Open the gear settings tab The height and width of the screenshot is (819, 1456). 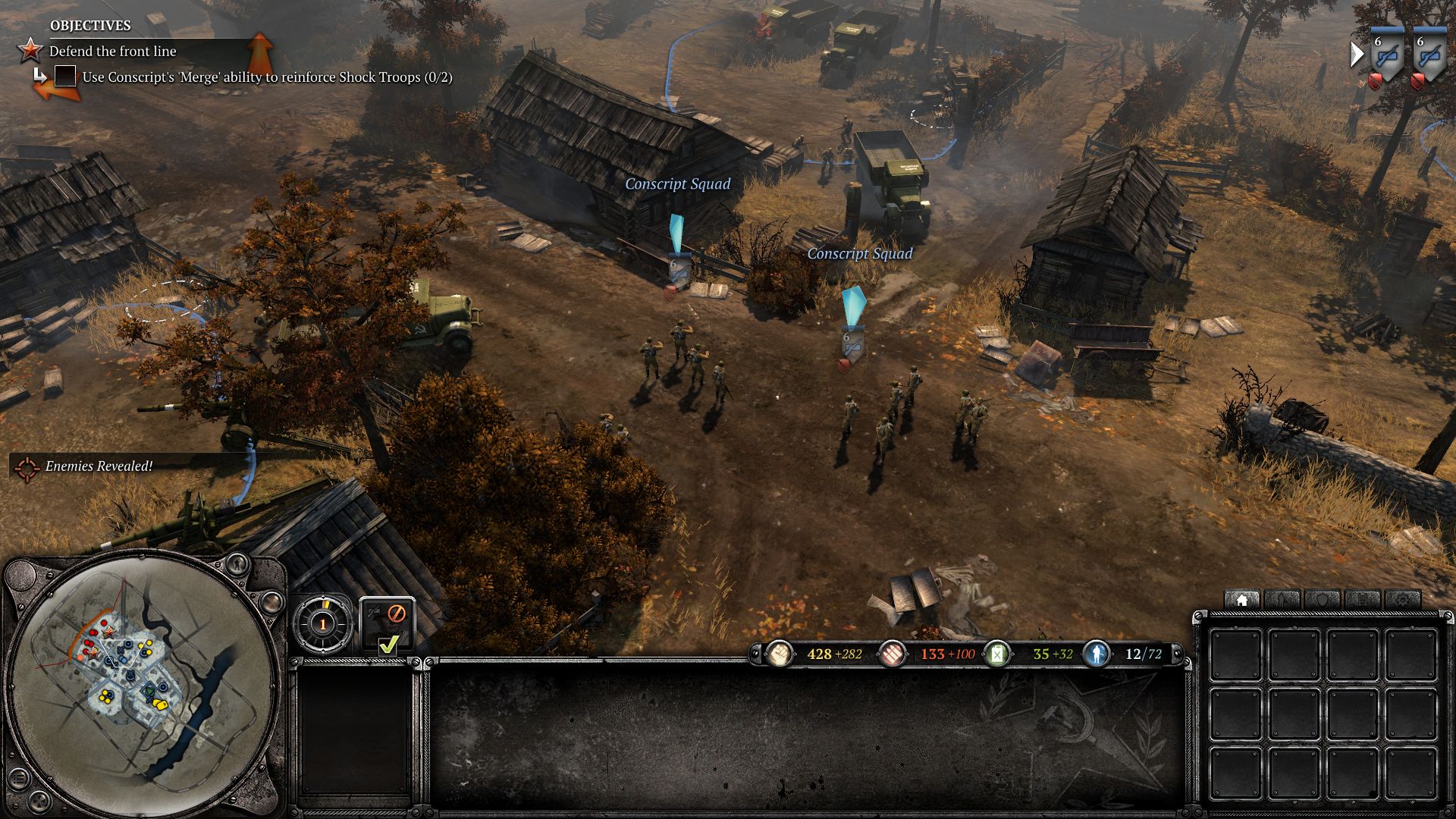click(x=1404, y=600)
